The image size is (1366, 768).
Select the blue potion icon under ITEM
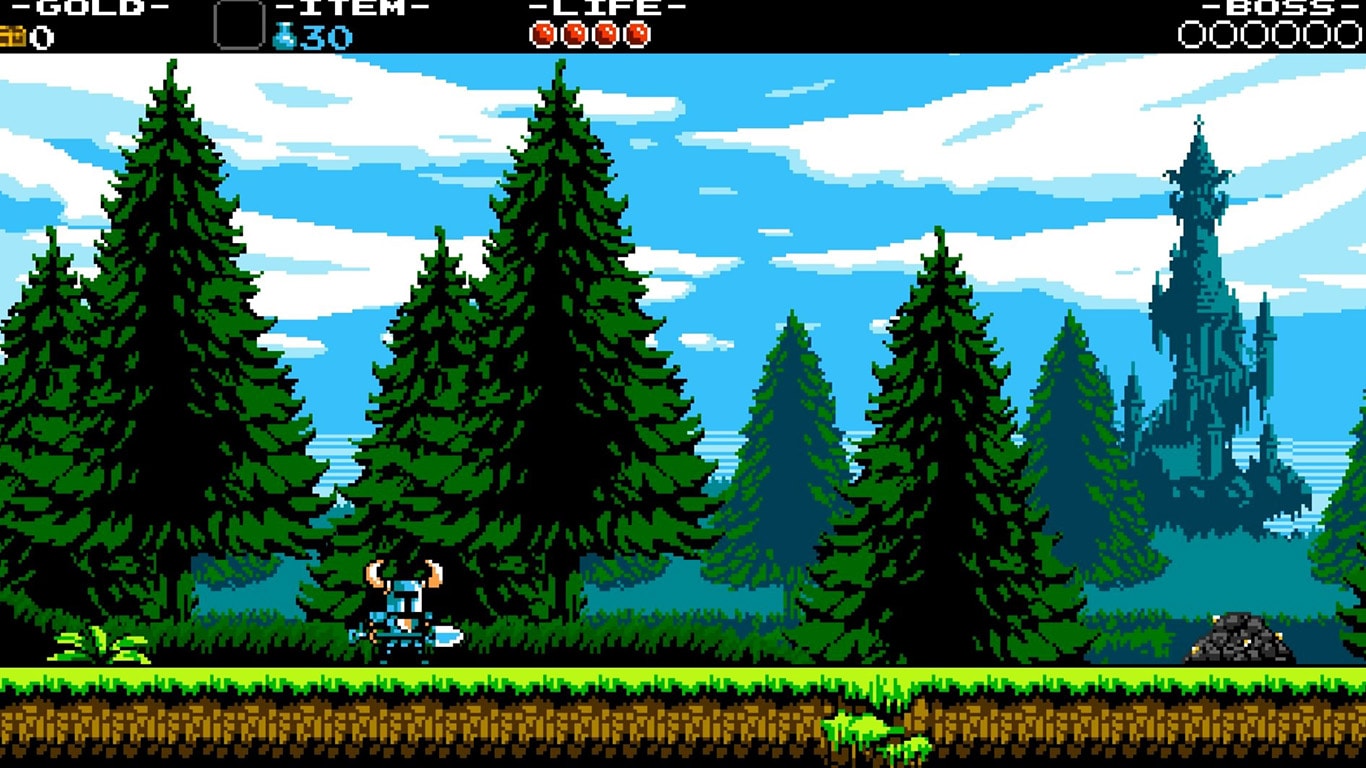[x=283, y=37]
